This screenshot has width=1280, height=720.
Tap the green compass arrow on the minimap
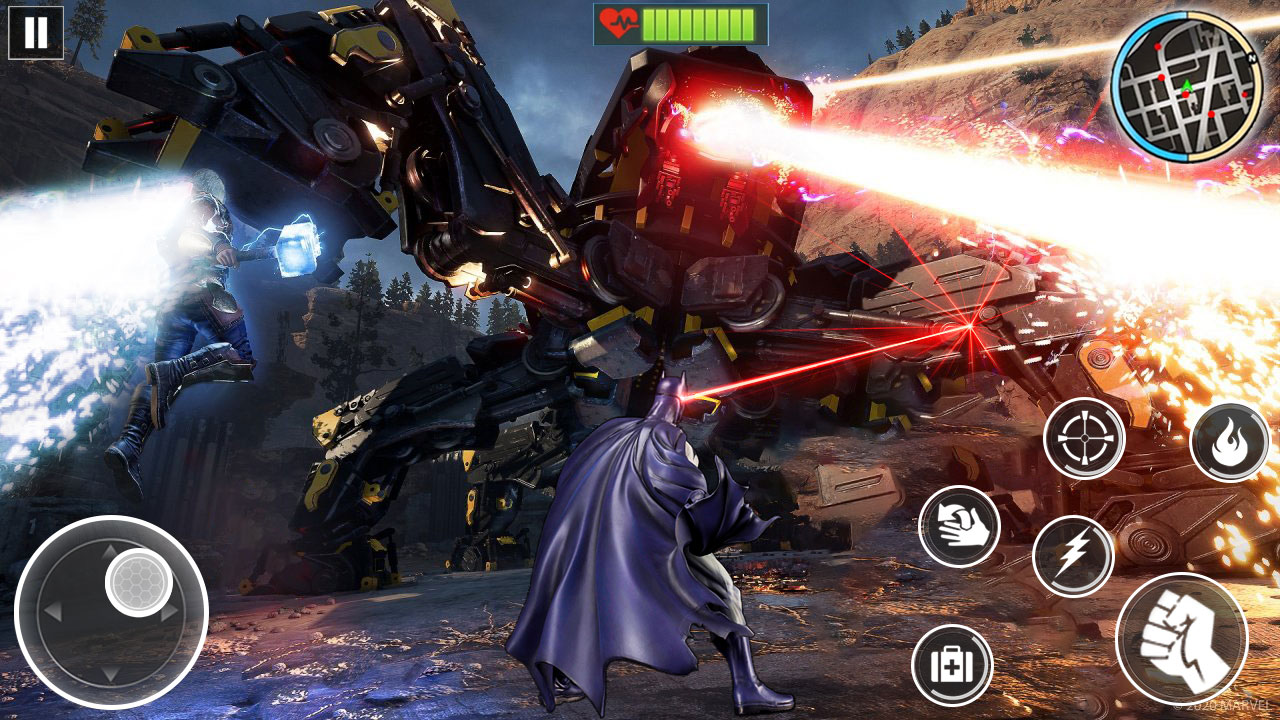[x=1186, y=86]
